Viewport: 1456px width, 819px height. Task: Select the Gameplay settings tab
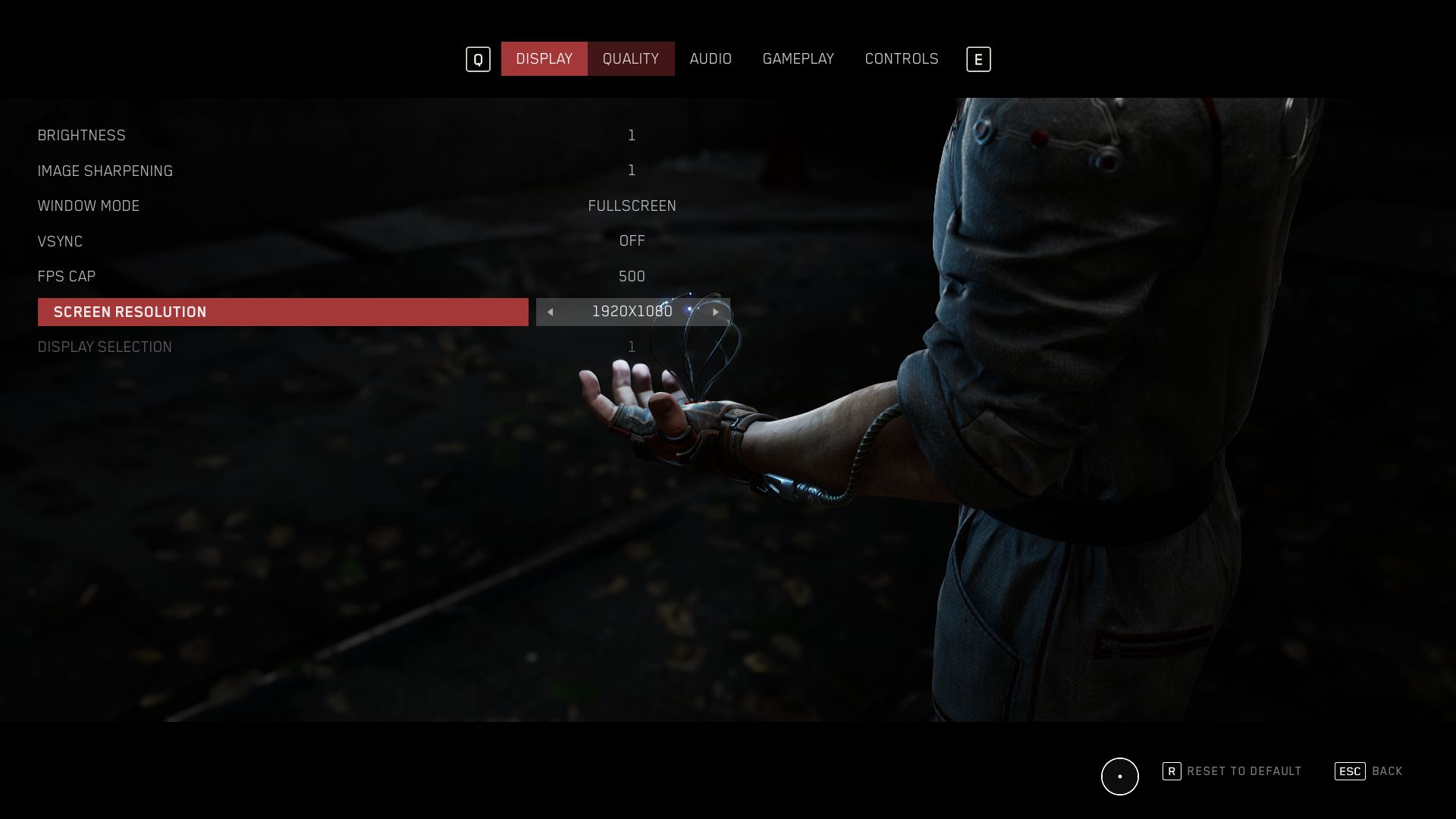(x=798, y=58)
